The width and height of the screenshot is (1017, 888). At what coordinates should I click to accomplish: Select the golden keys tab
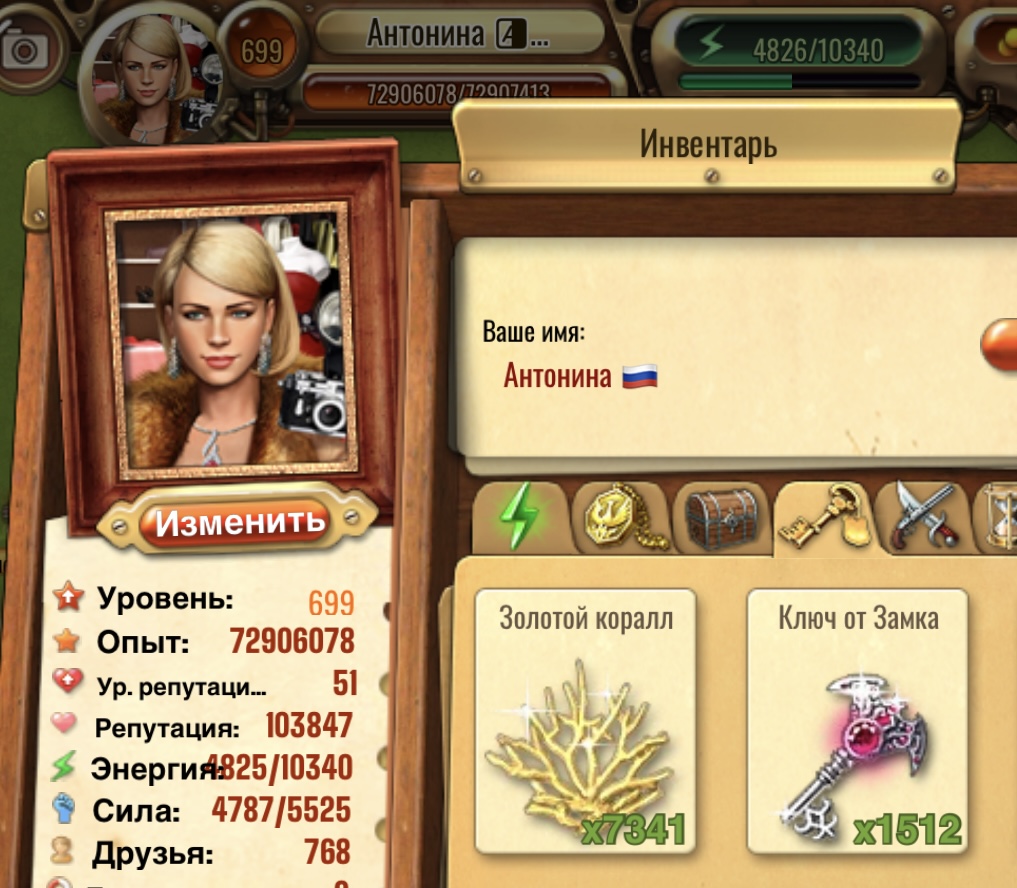point(822,517)
